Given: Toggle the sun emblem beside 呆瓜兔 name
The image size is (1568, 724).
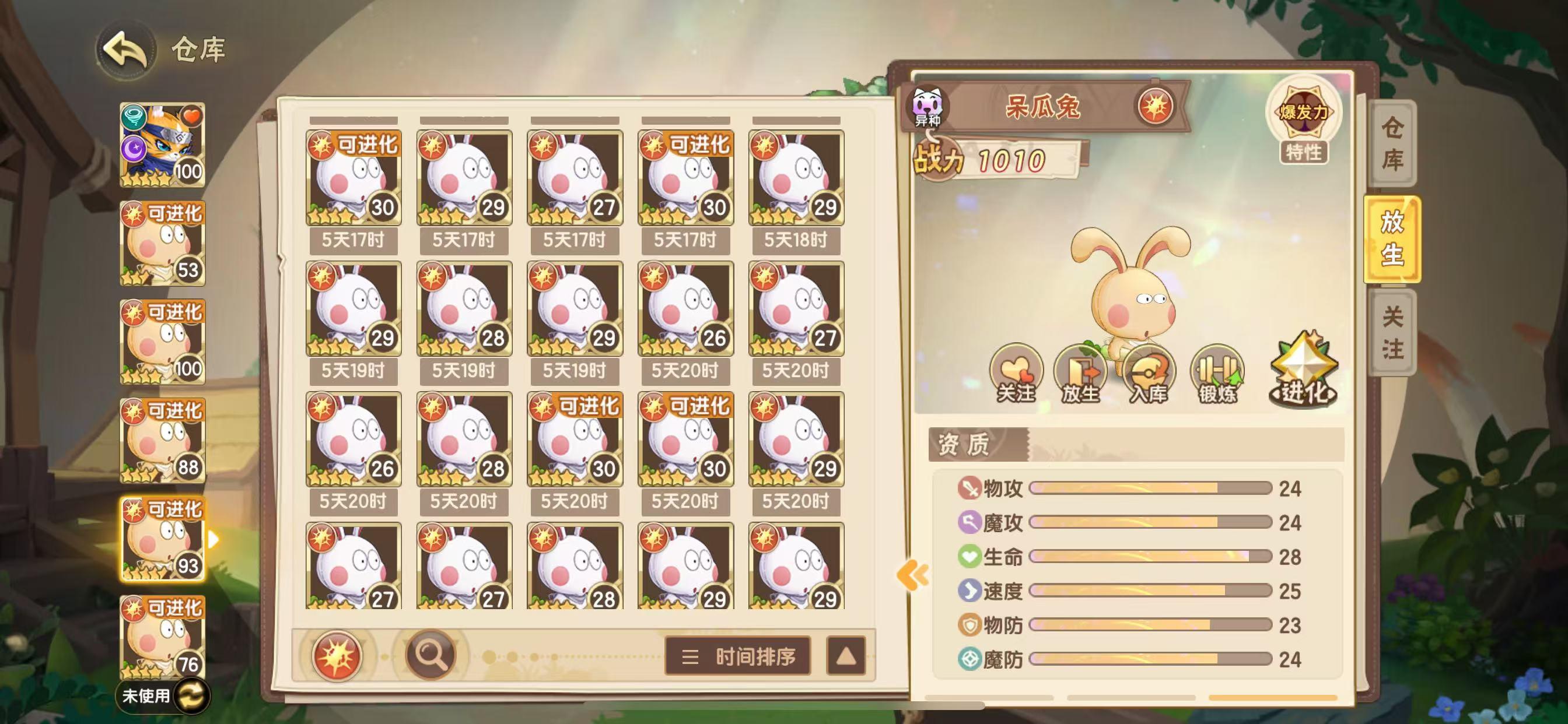Looking at the screenshot, I should coord(1157,106).
